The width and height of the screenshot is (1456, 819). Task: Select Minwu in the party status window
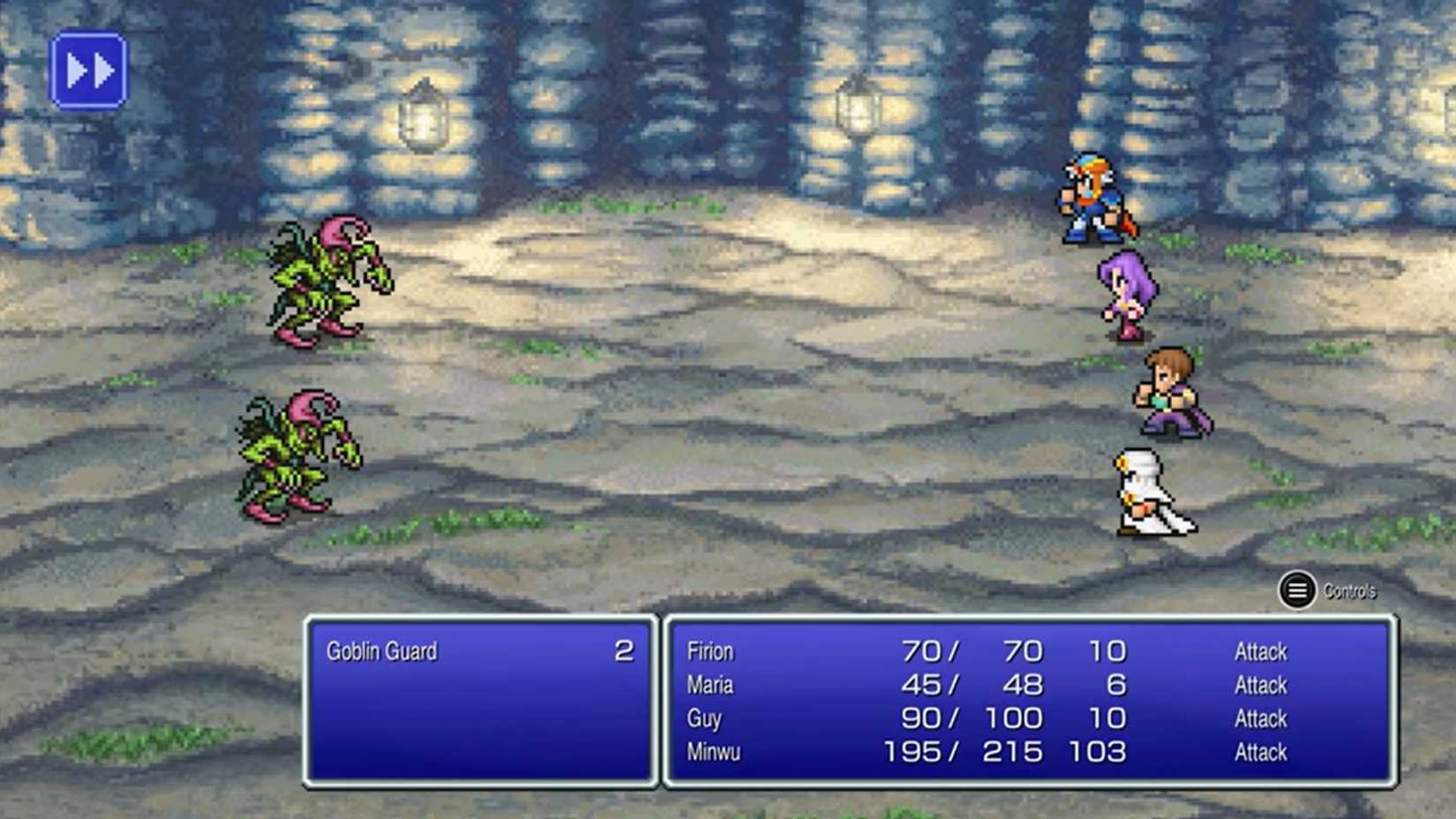pyautogui.click(x=713, y=752)
